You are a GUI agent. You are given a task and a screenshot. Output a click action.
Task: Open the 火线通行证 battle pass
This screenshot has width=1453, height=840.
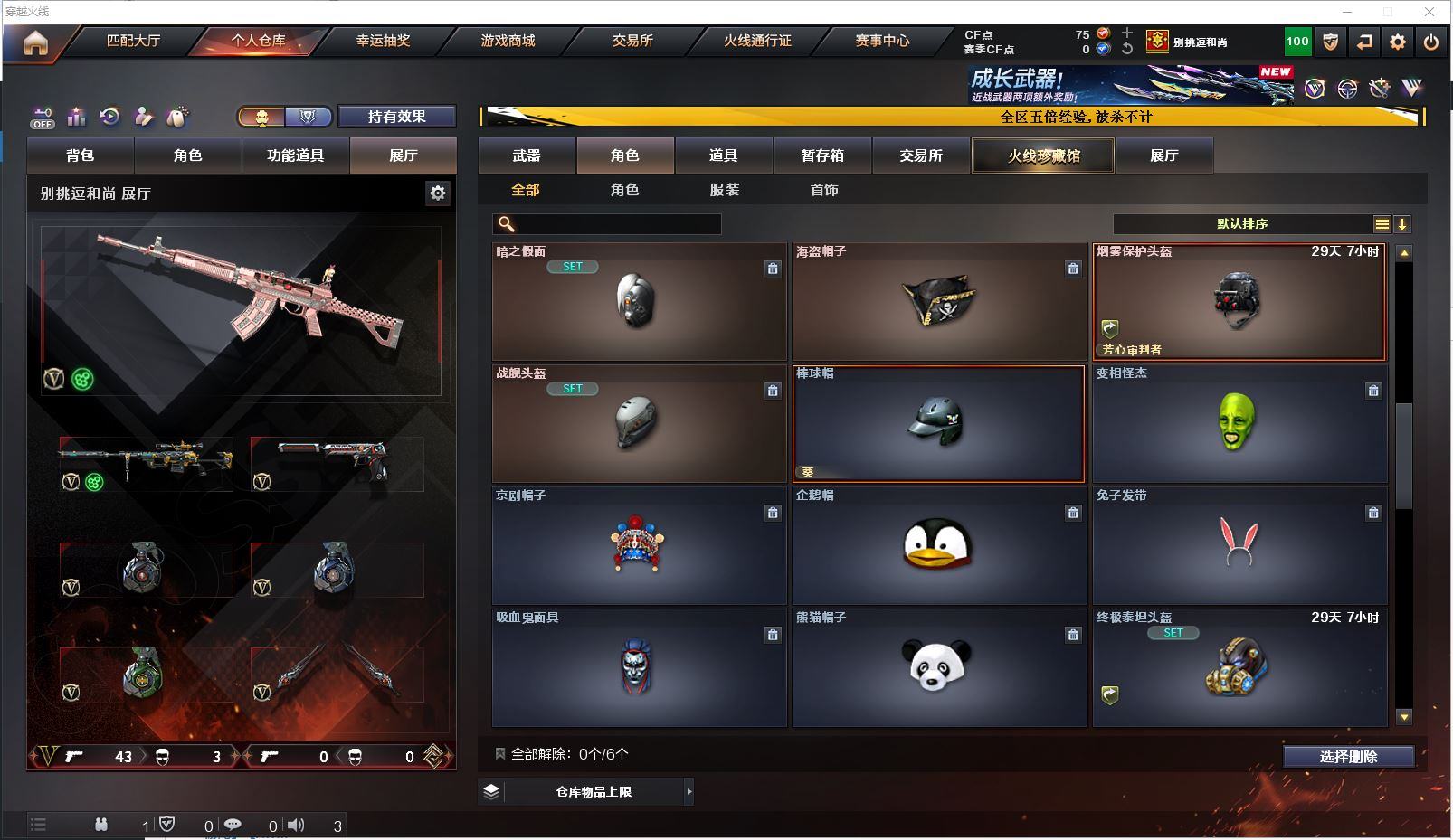[x=757, y=41]
